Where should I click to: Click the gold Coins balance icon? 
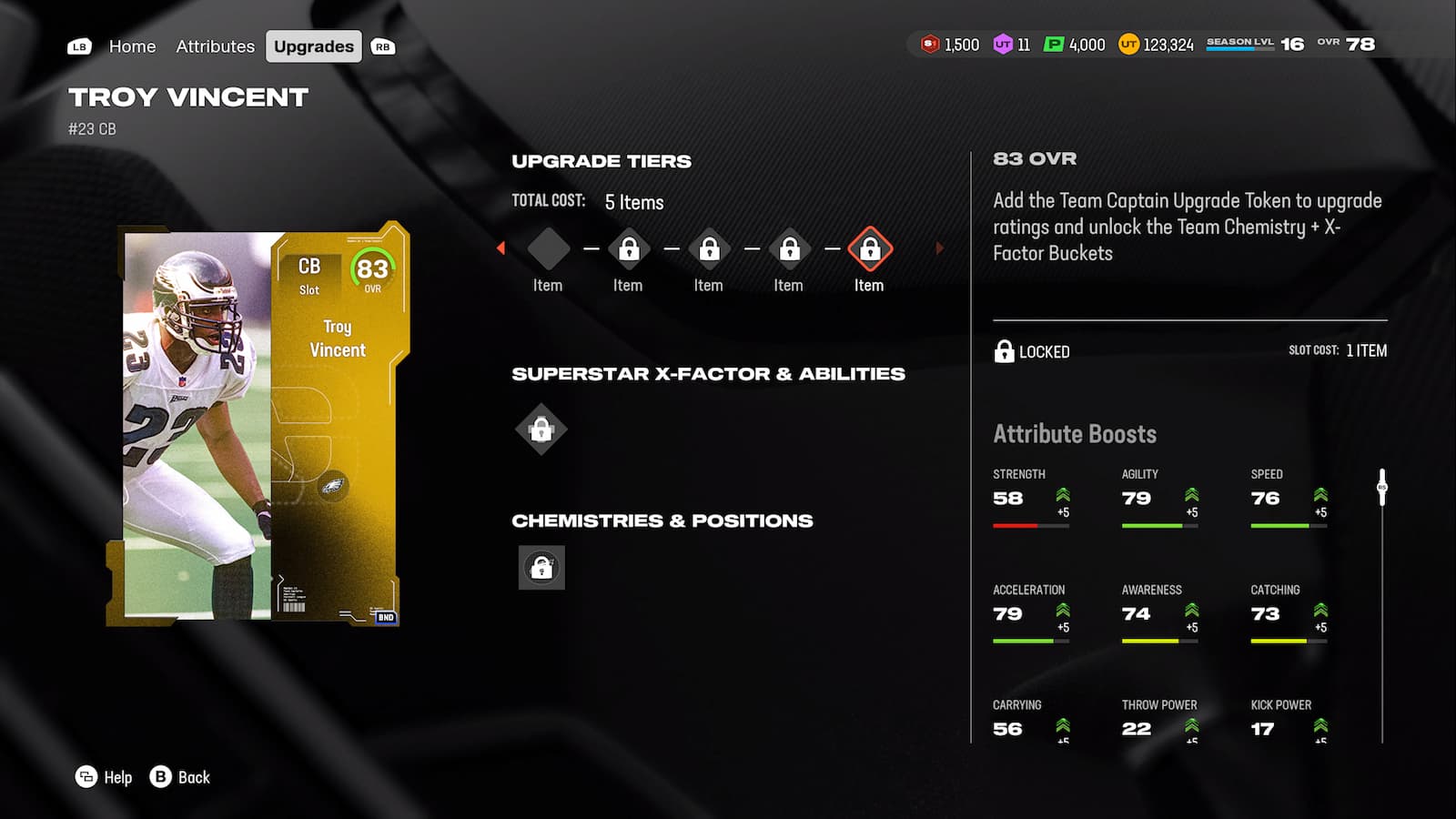click(x=1127, y=44)
